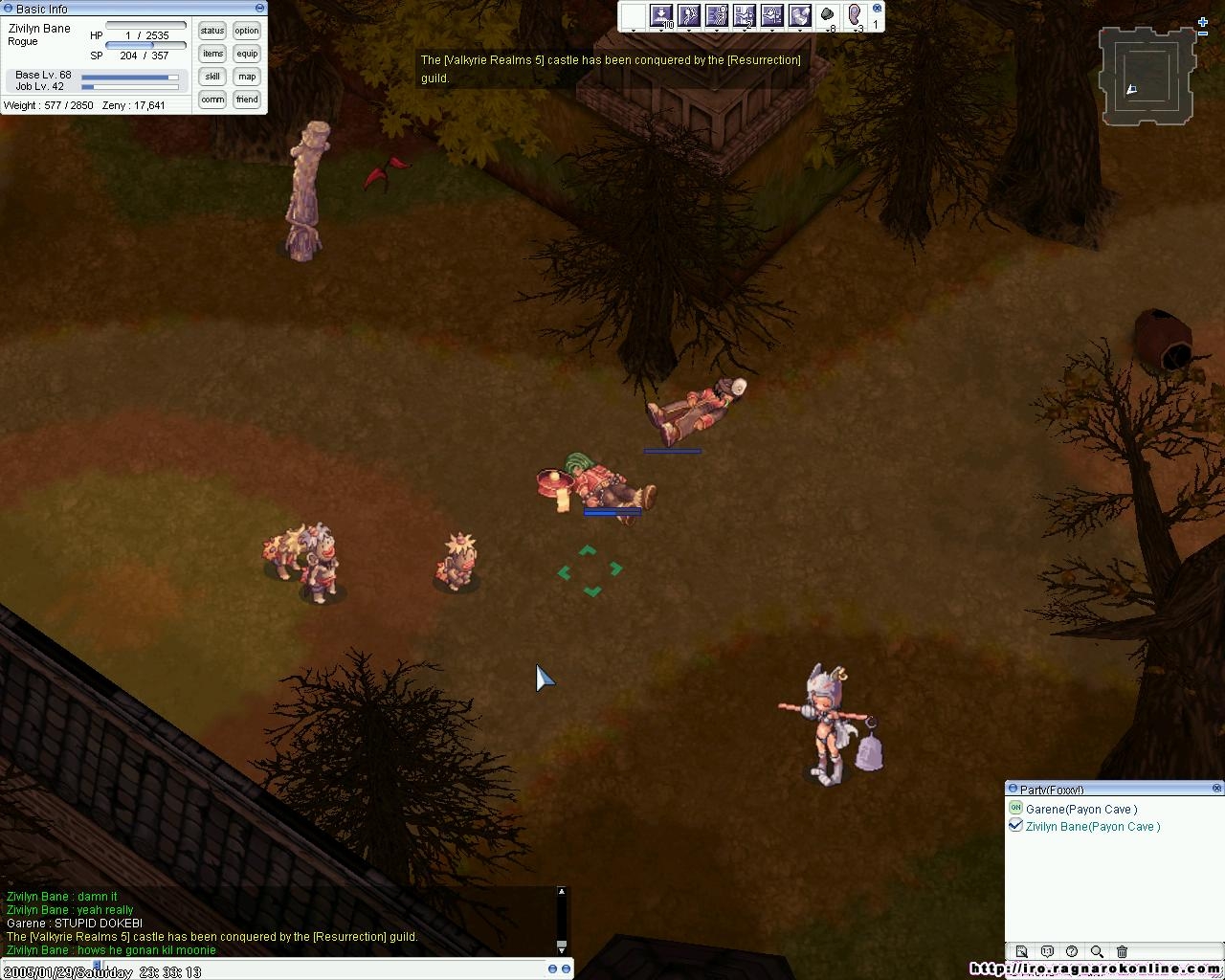
Task: Open the comm window
Action: [x=212, y=100]
